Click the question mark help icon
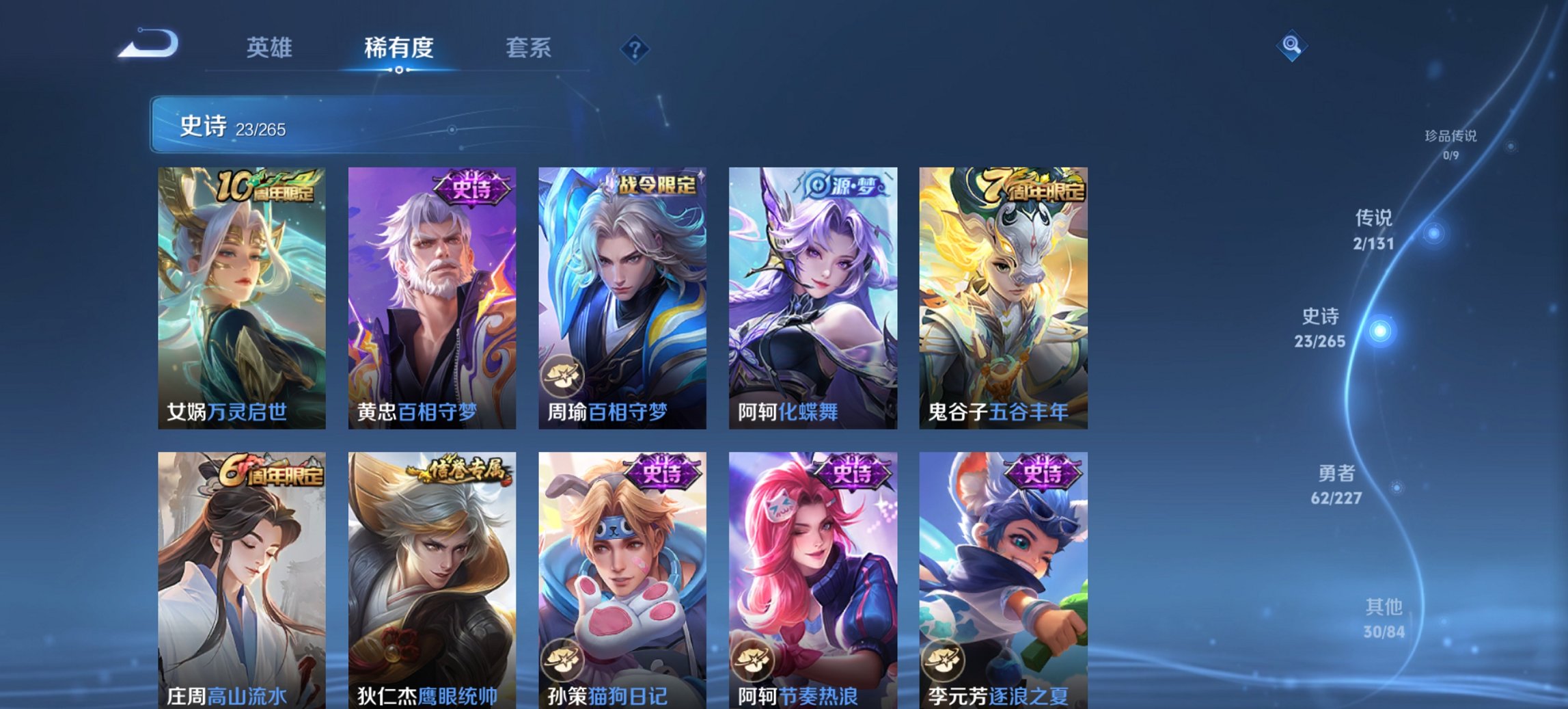The height and width of the screenshot is (709, 1568). 635,48
